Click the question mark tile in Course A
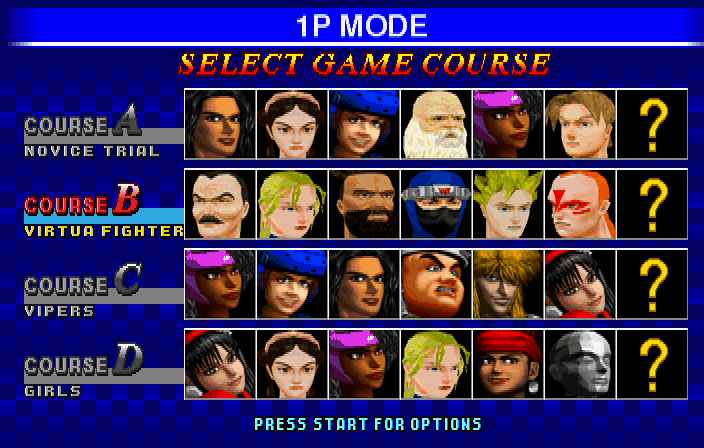The width and height of the screenshot is (704, 448). (x=652, y=124)
